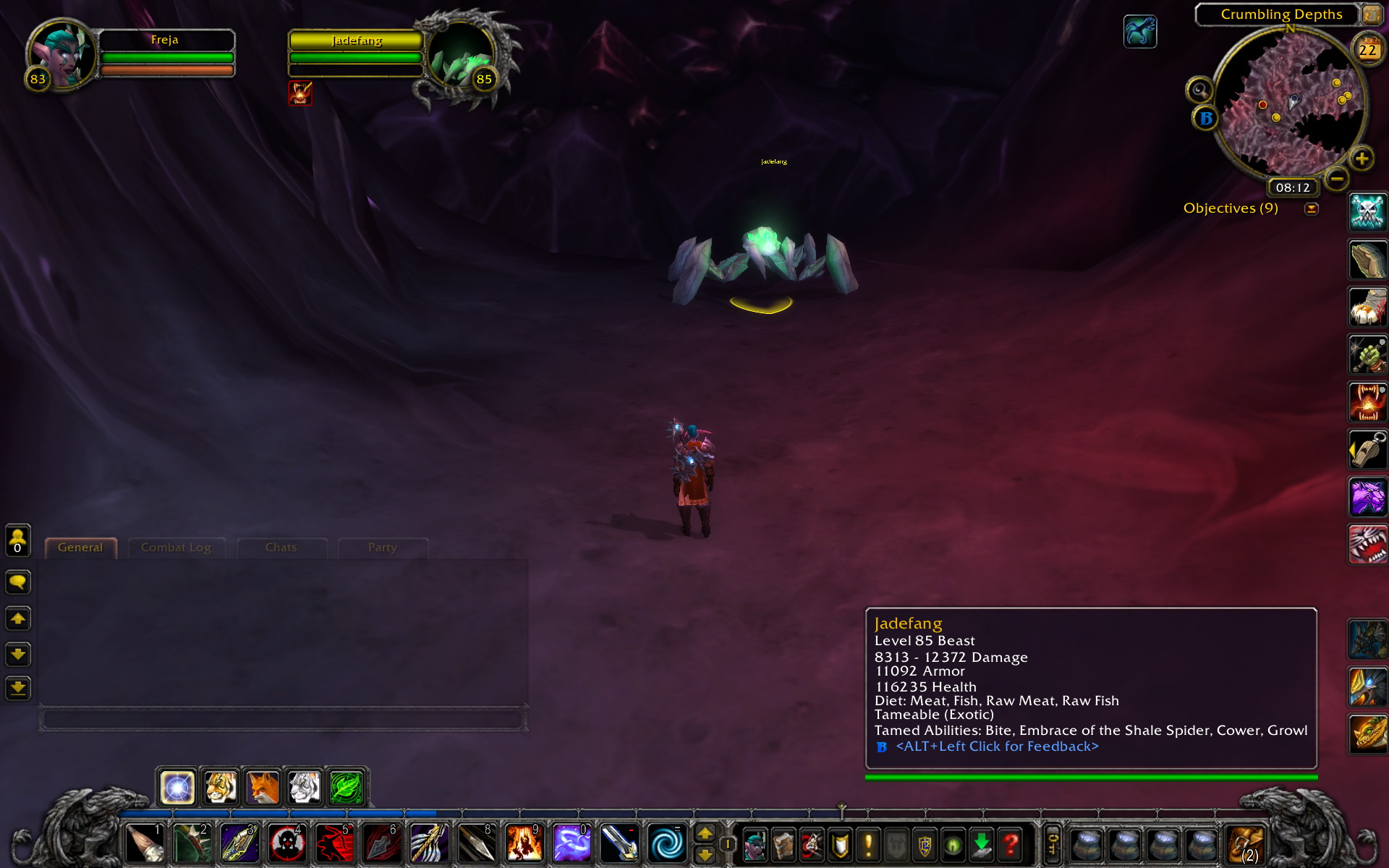Image resolution: width=1389 pixels, height=868 pixels.
Task: Toggle the blue B icon on the minimap
Action: coord(1205,119)
